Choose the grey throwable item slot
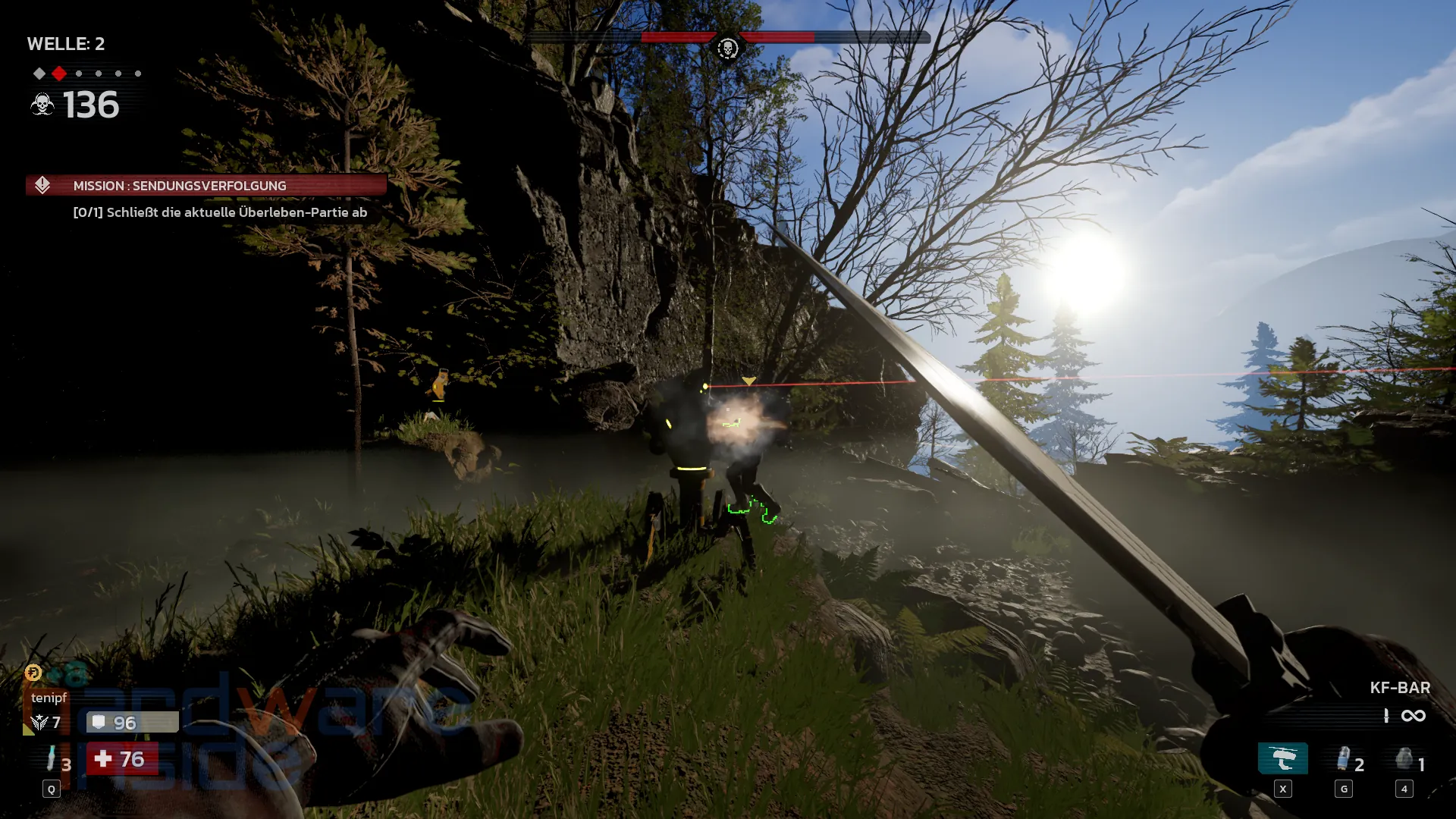This screenshot has width=1456, height=819. click(1404, 759)
